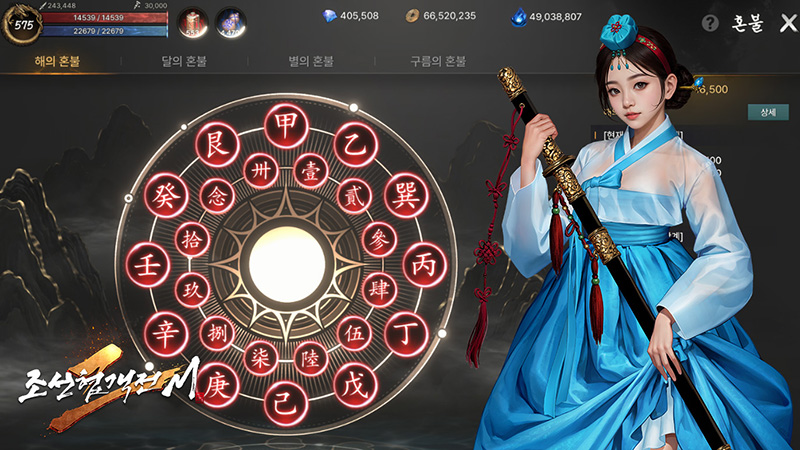Activate the 癸 outer ring node
800x450 pixels.
163,197
